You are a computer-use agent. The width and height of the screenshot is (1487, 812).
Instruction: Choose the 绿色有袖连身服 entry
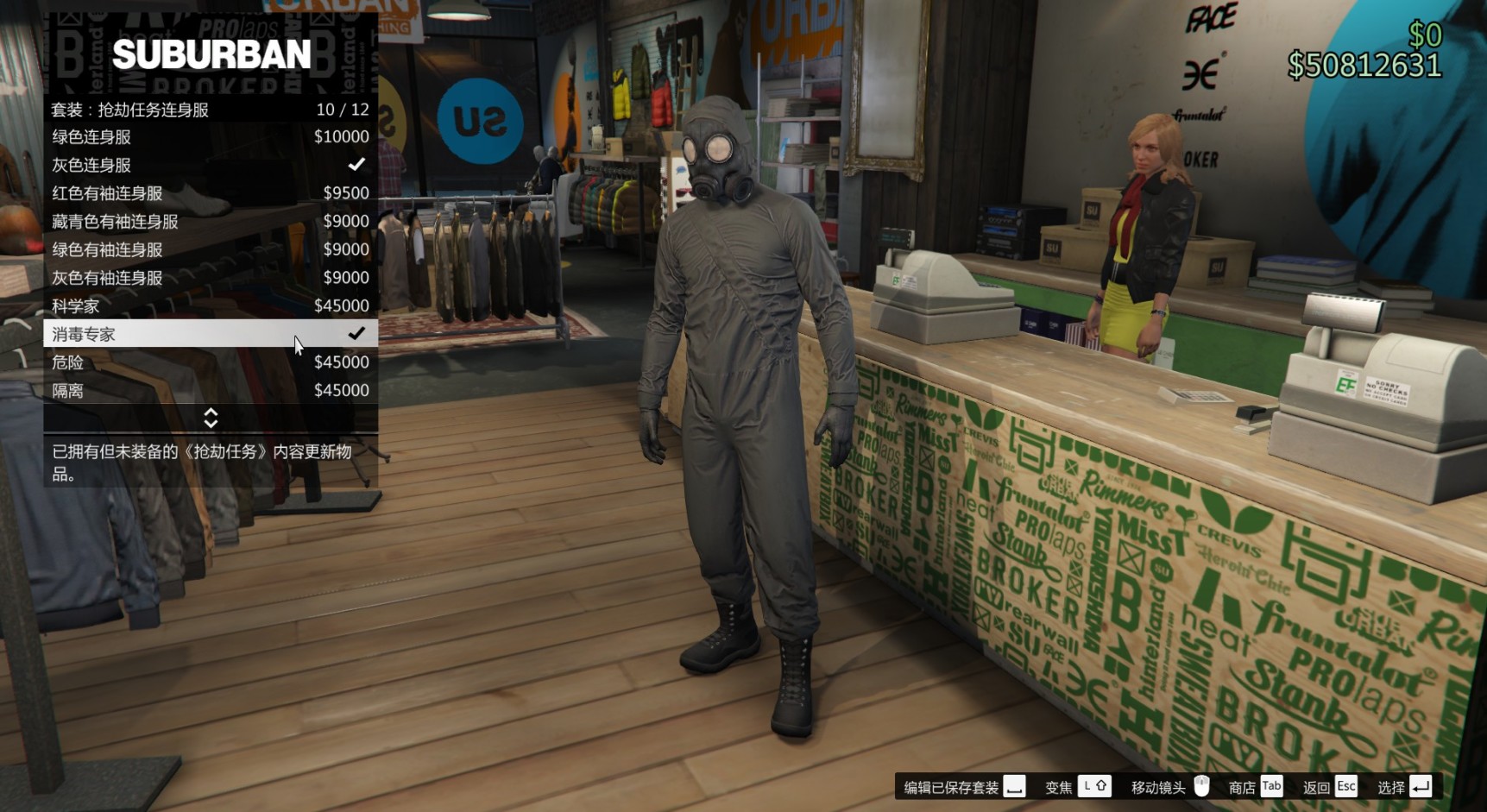pyautogui.click(x=210, y=249)
